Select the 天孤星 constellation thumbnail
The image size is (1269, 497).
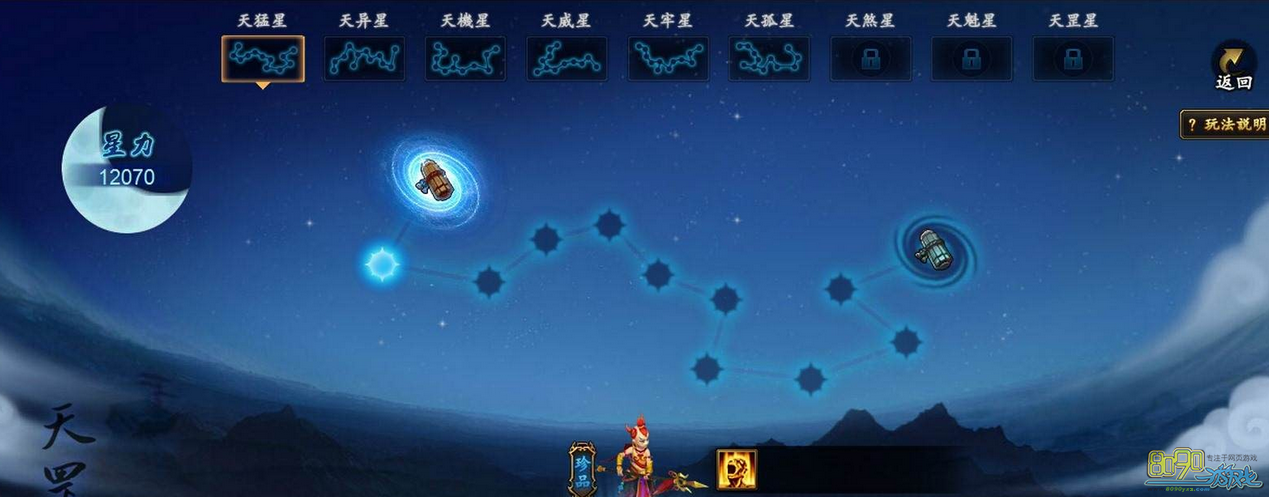coord(769,59)
